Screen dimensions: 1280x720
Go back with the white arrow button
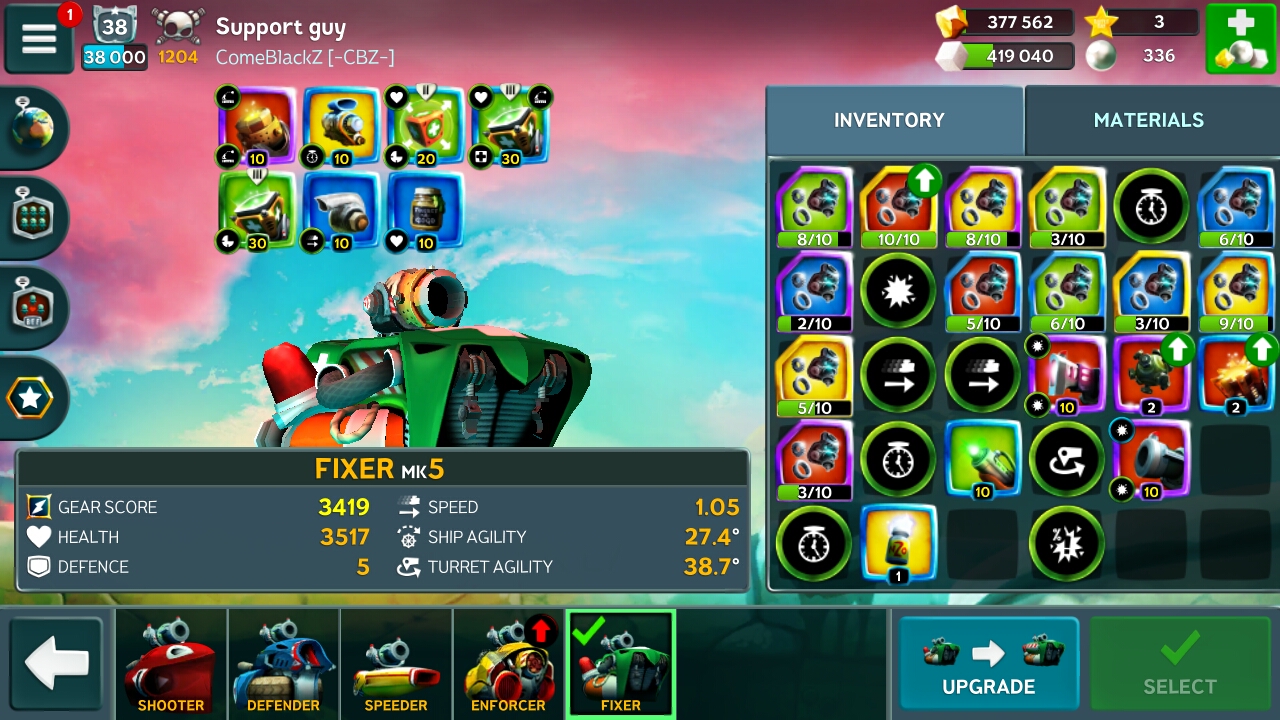57,663
